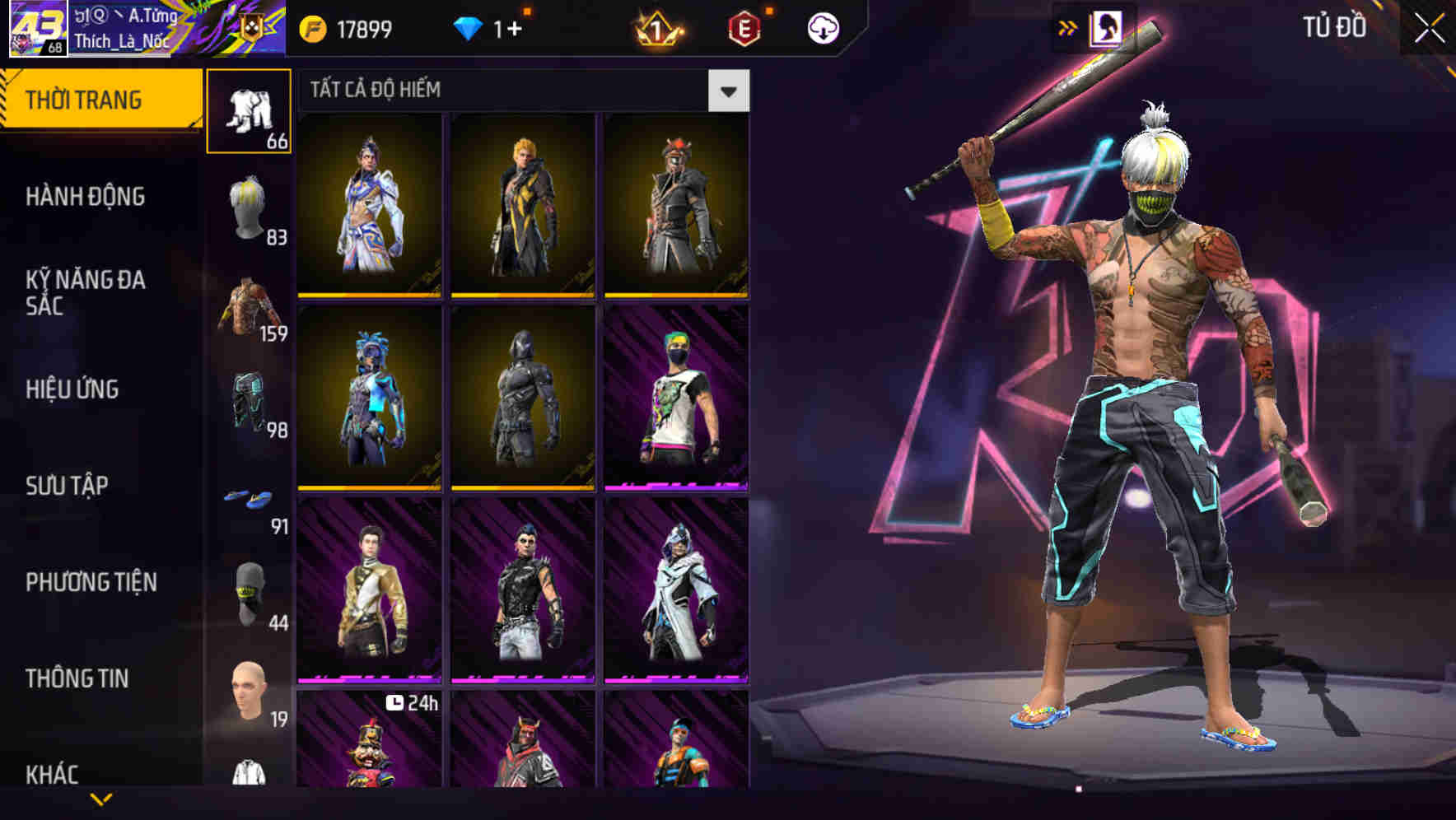Select the full outfit category icon

pyautogui.click(x=247, y=111)
